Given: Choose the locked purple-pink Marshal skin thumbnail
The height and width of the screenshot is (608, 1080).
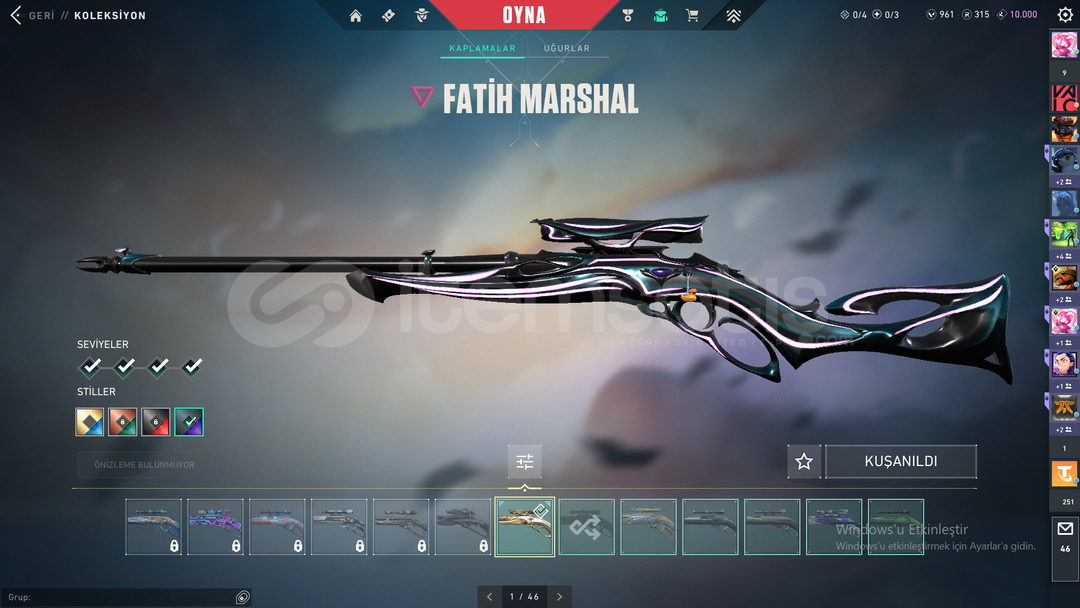Looking at the screenshot, I should coord(215,527).
